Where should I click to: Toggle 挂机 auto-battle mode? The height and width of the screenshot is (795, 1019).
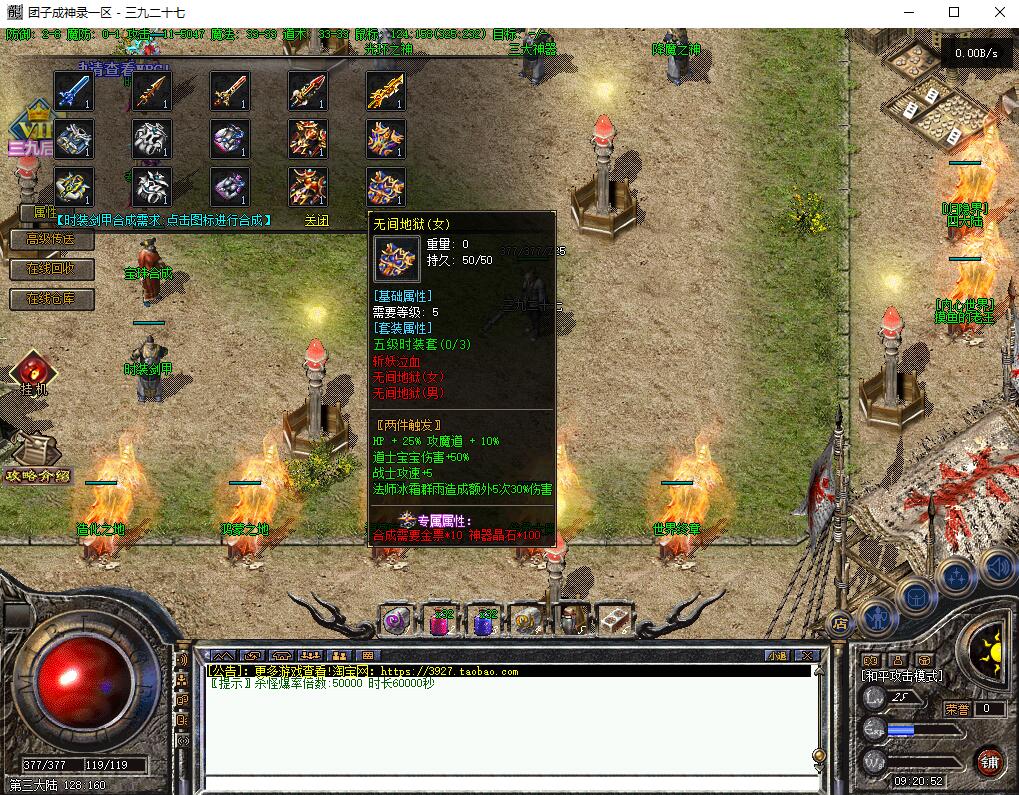[33, 373]
